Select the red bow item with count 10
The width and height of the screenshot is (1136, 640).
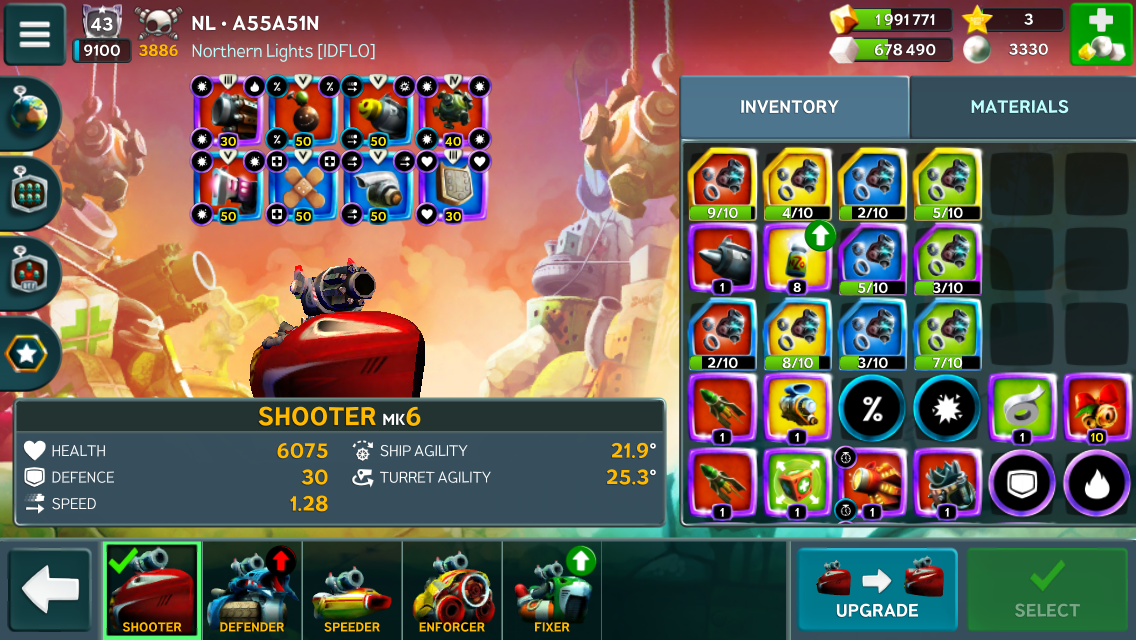1096,409
